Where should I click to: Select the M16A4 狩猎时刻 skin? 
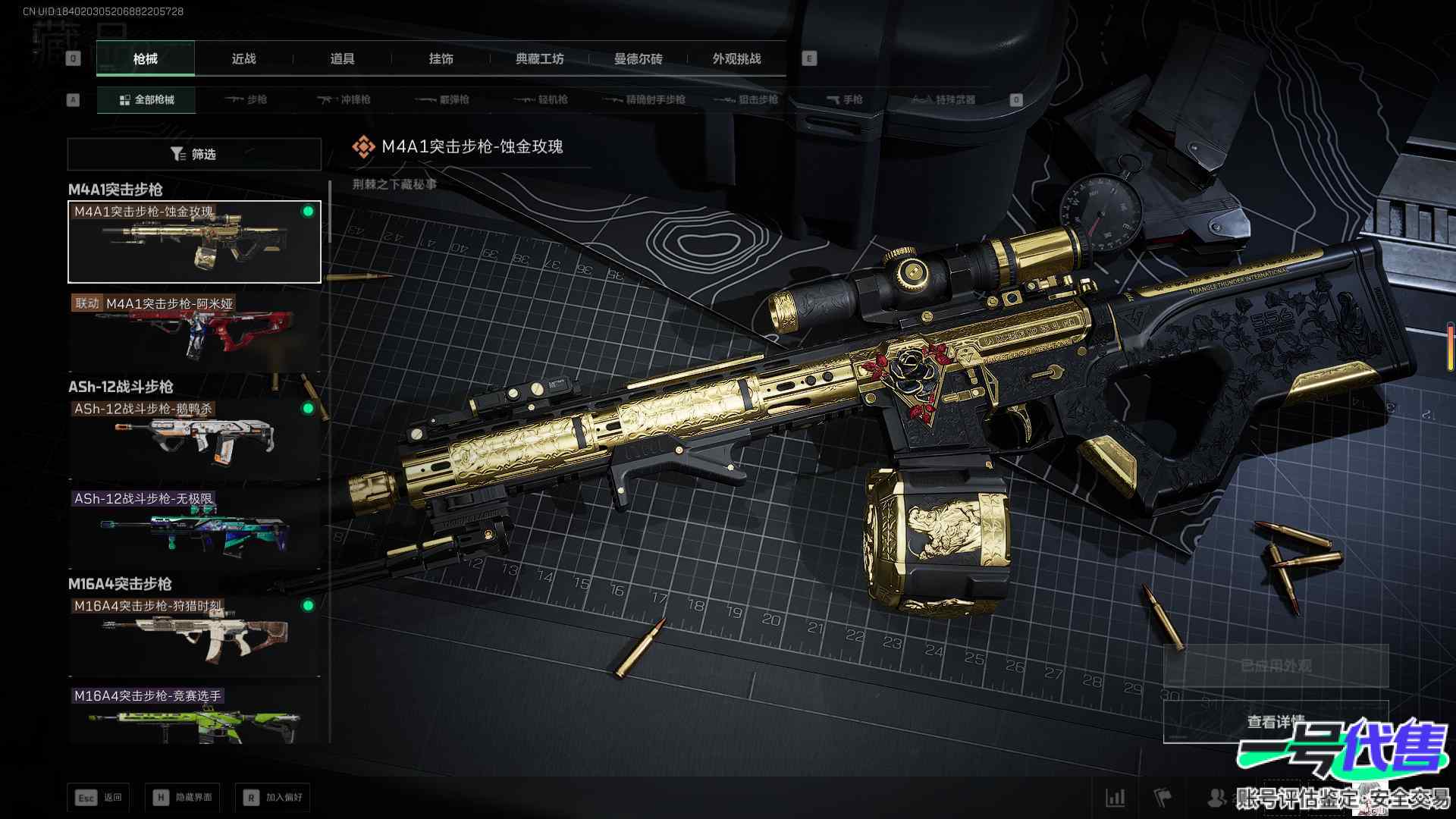(x=194, y=635)
